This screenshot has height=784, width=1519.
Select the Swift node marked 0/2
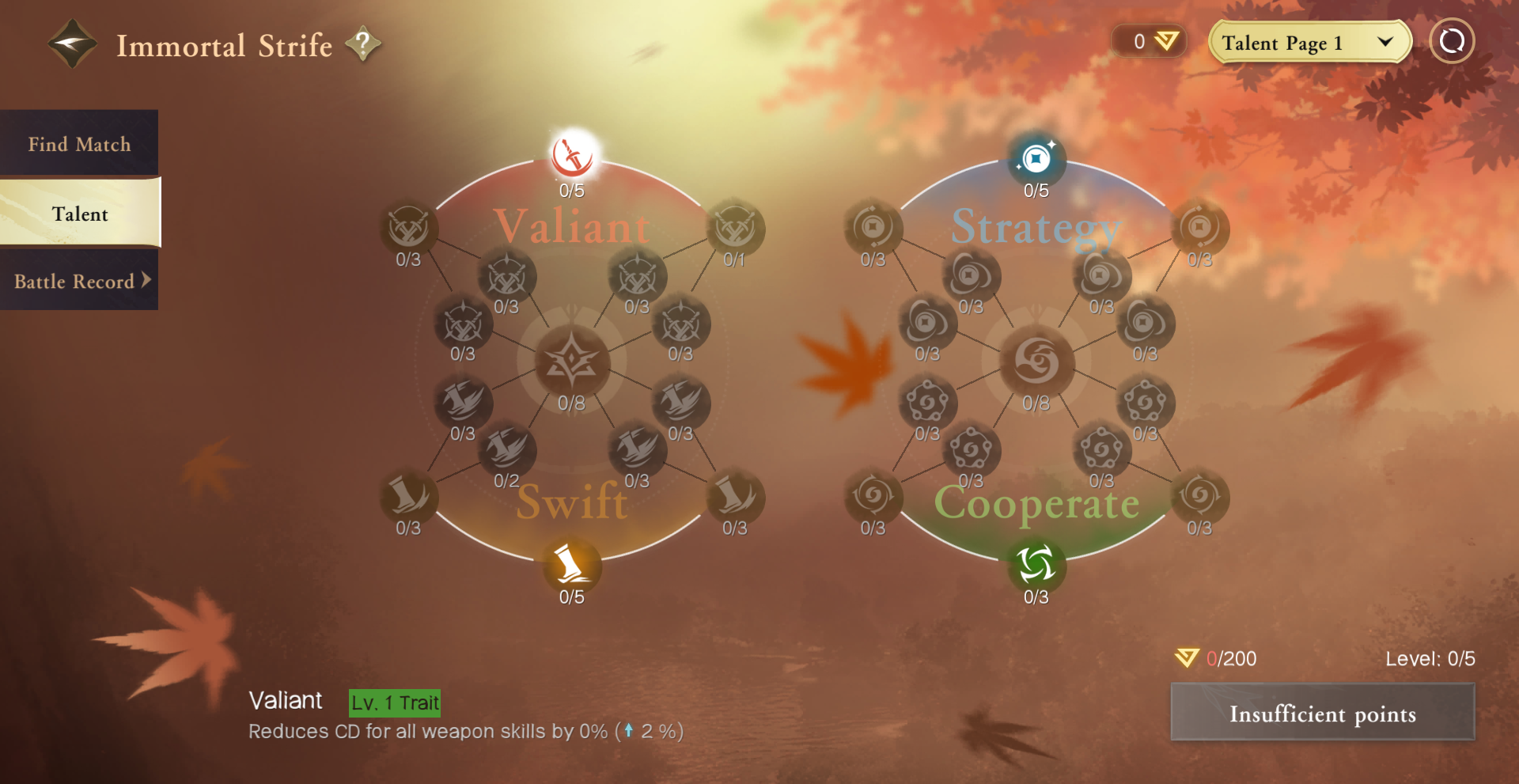point(506,449)
